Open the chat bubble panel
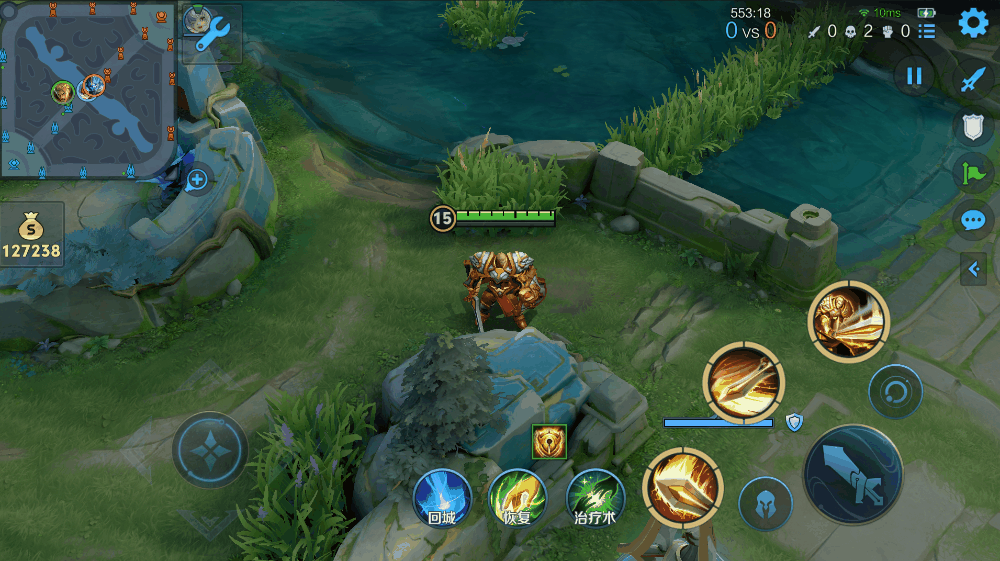 (x=973, y=220)
